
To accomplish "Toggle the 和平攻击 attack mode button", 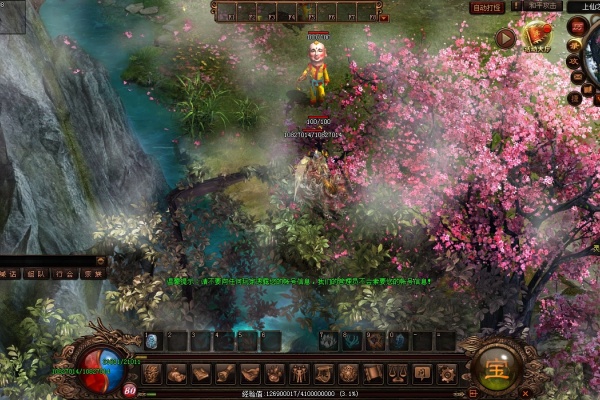I will 542,7.
